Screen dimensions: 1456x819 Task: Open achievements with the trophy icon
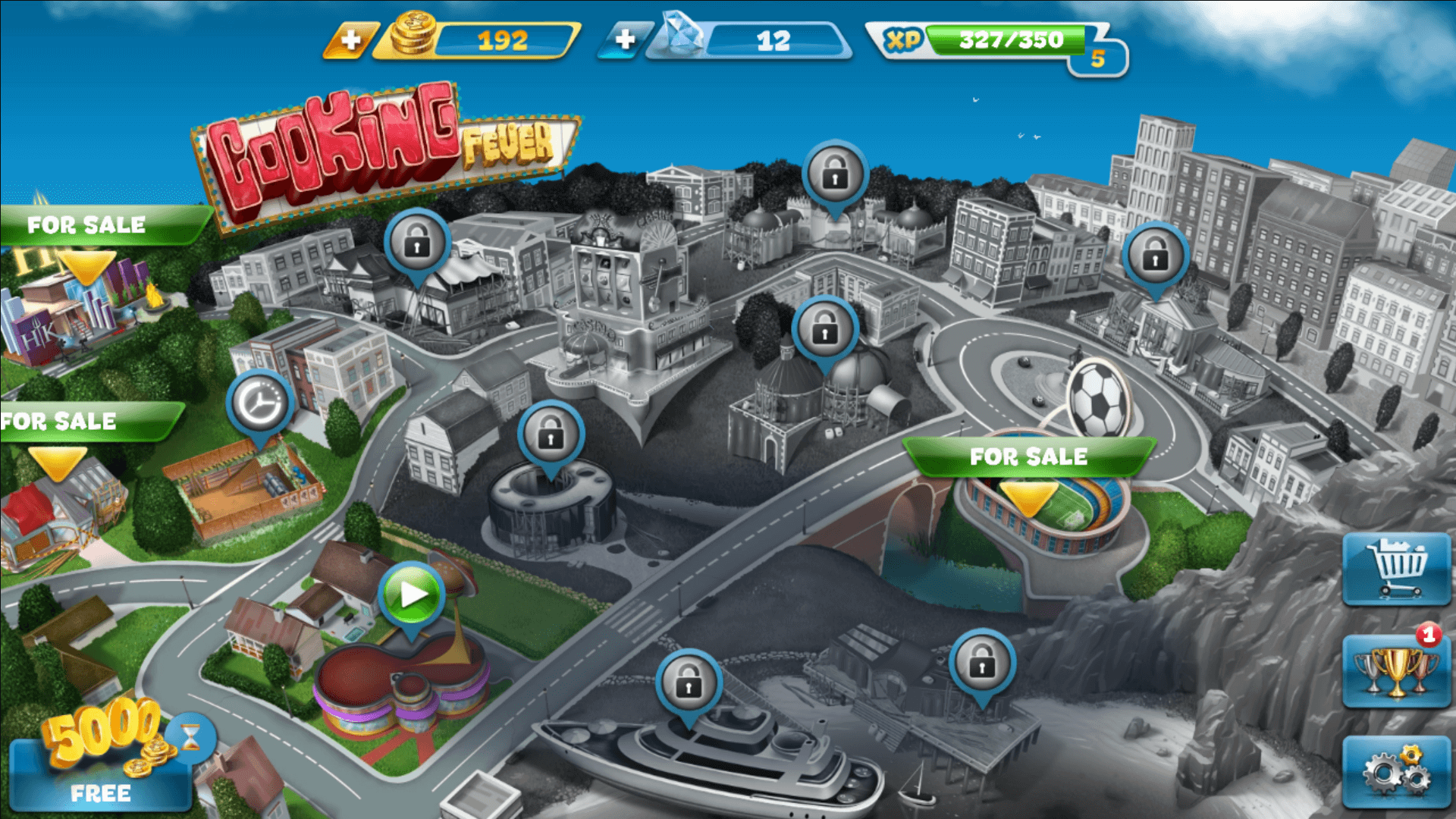click(1398, 673)
